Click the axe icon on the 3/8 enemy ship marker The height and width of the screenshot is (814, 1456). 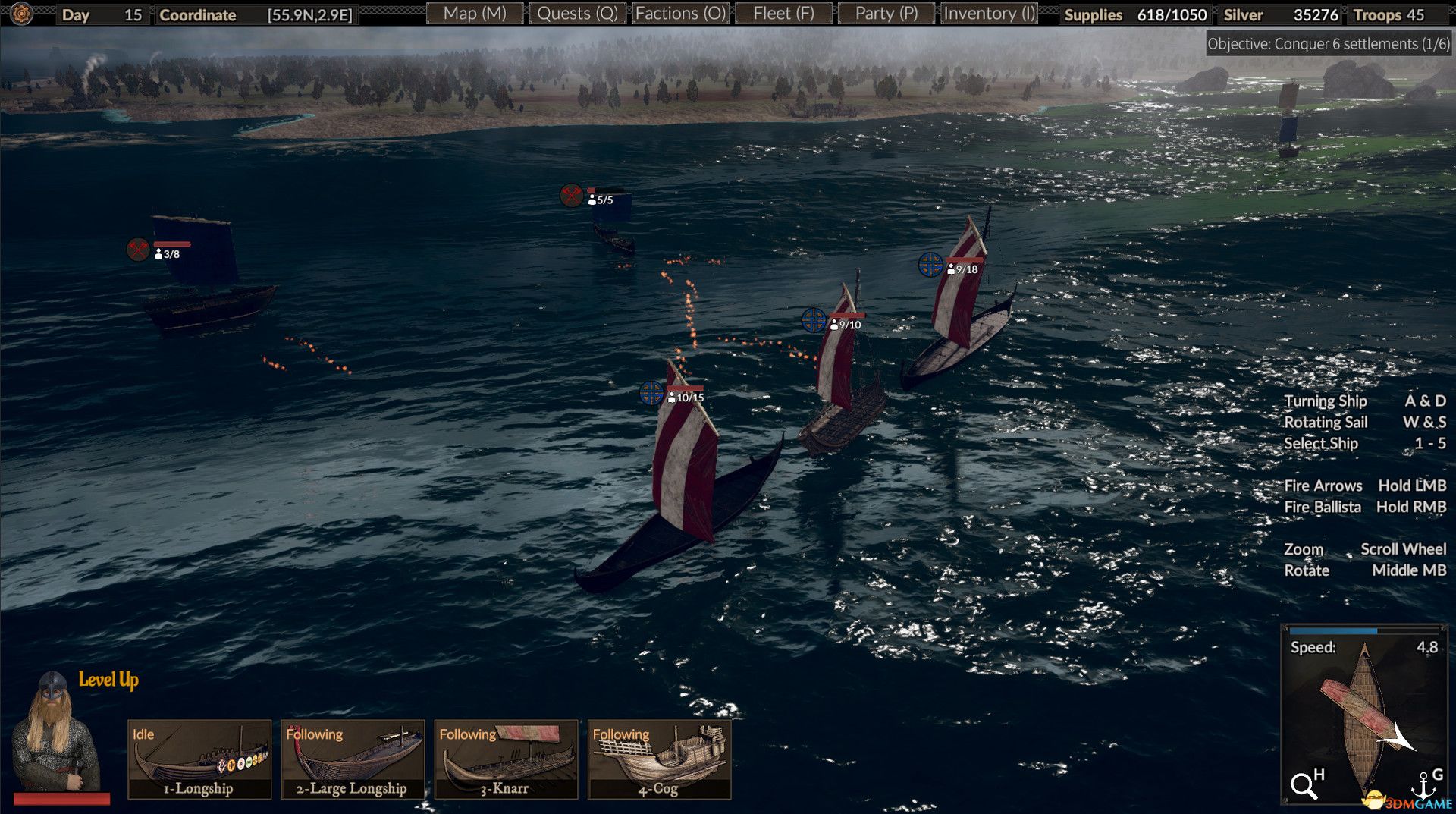tap(137, 248)
